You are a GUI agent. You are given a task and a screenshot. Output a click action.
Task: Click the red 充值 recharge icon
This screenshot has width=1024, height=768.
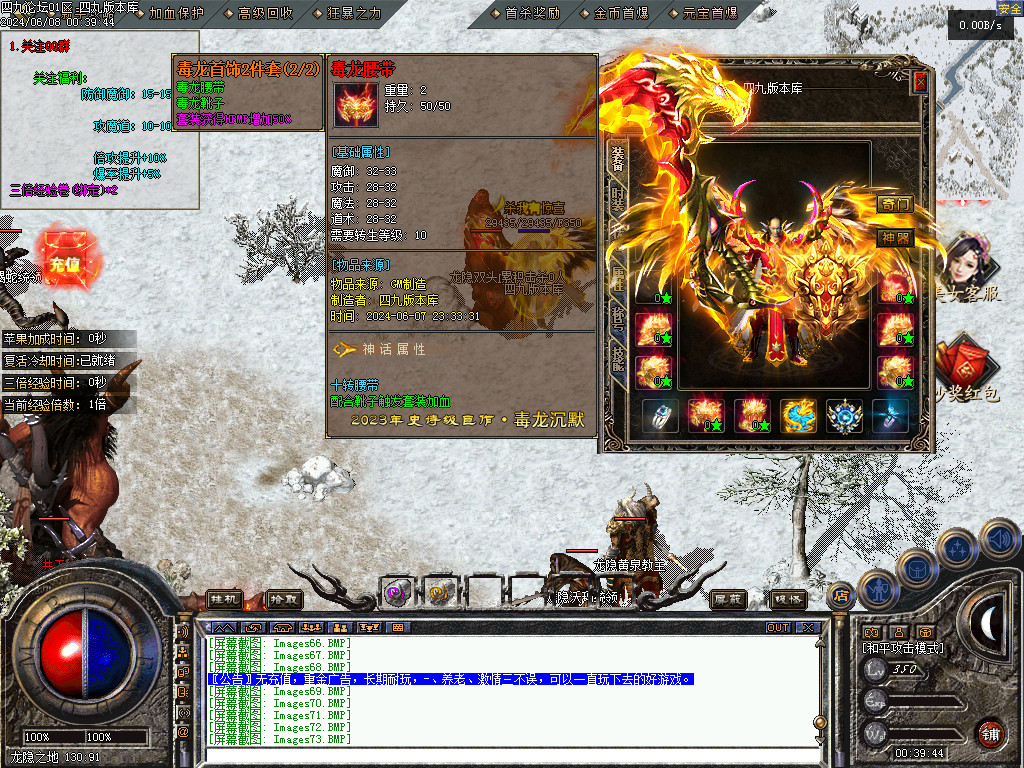(65, 264)
